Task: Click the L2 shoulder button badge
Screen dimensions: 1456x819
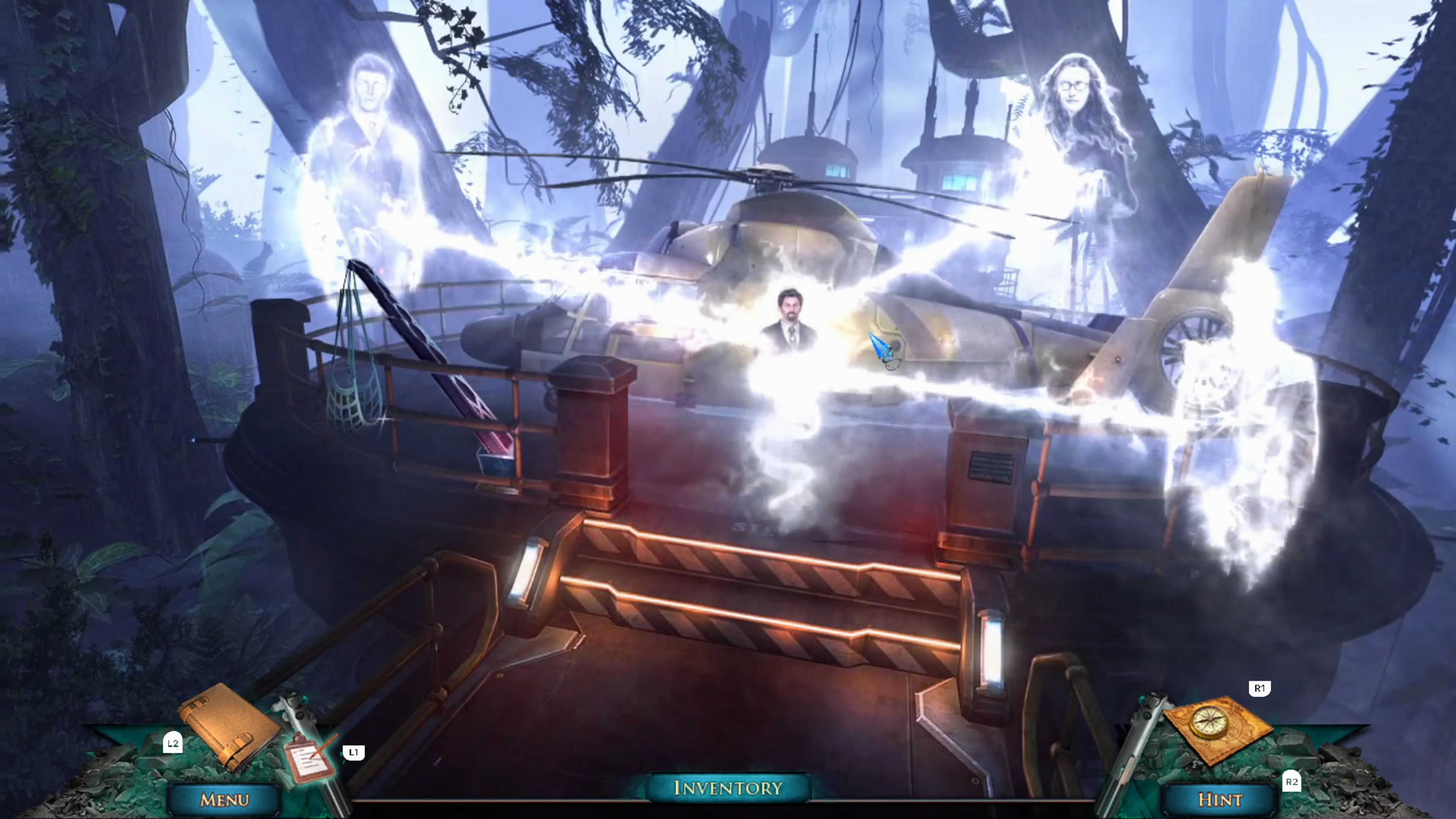Action: pos(173,743)
